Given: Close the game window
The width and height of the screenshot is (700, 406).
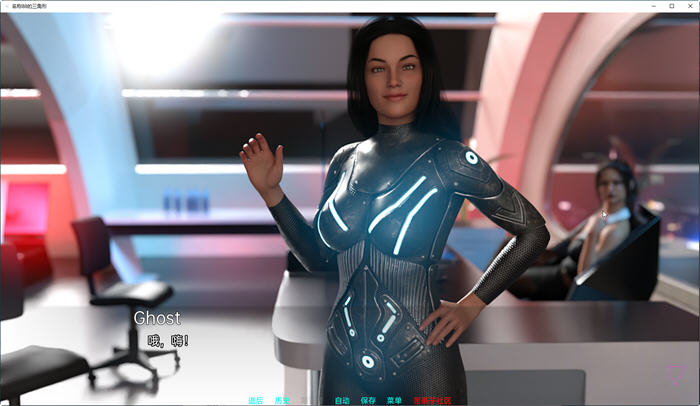Looking at the screenshot, I should tap(689, 6).
